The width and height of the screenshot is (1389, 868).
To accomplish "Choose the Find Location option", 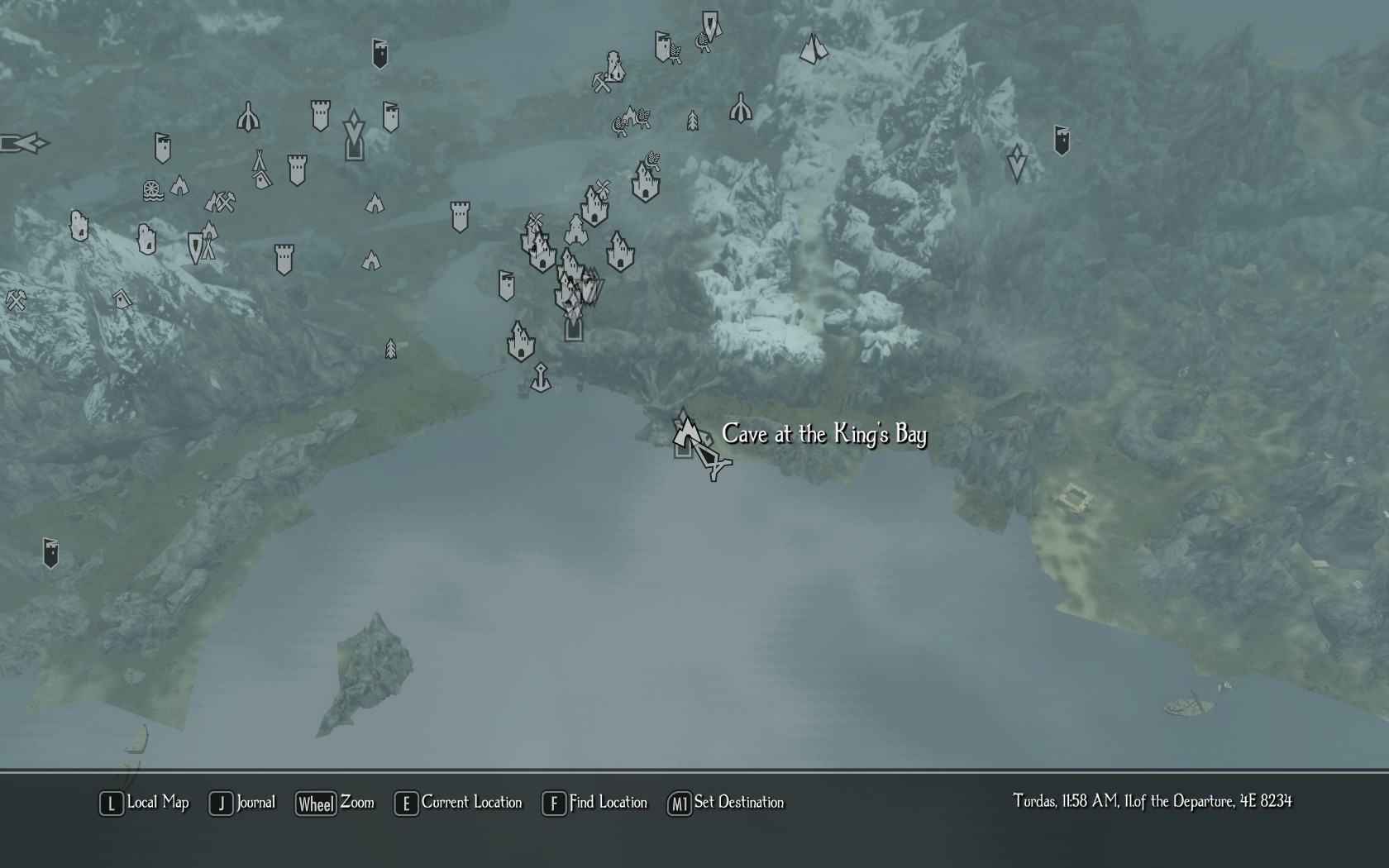I will (x=594, y=803).
